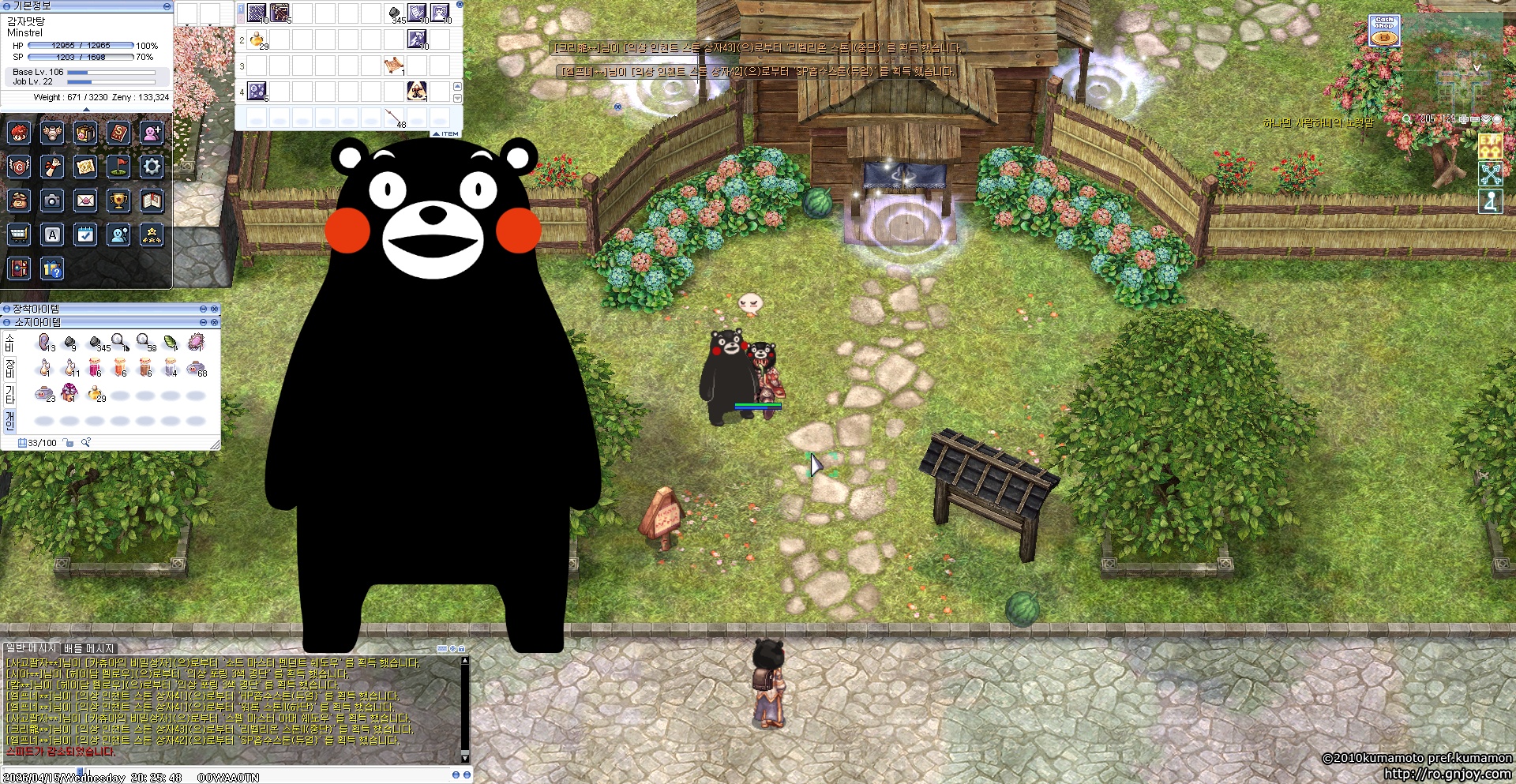1516x784 pixels.
Task: Select the green leaf item in inventory
Action: point(171,342)
